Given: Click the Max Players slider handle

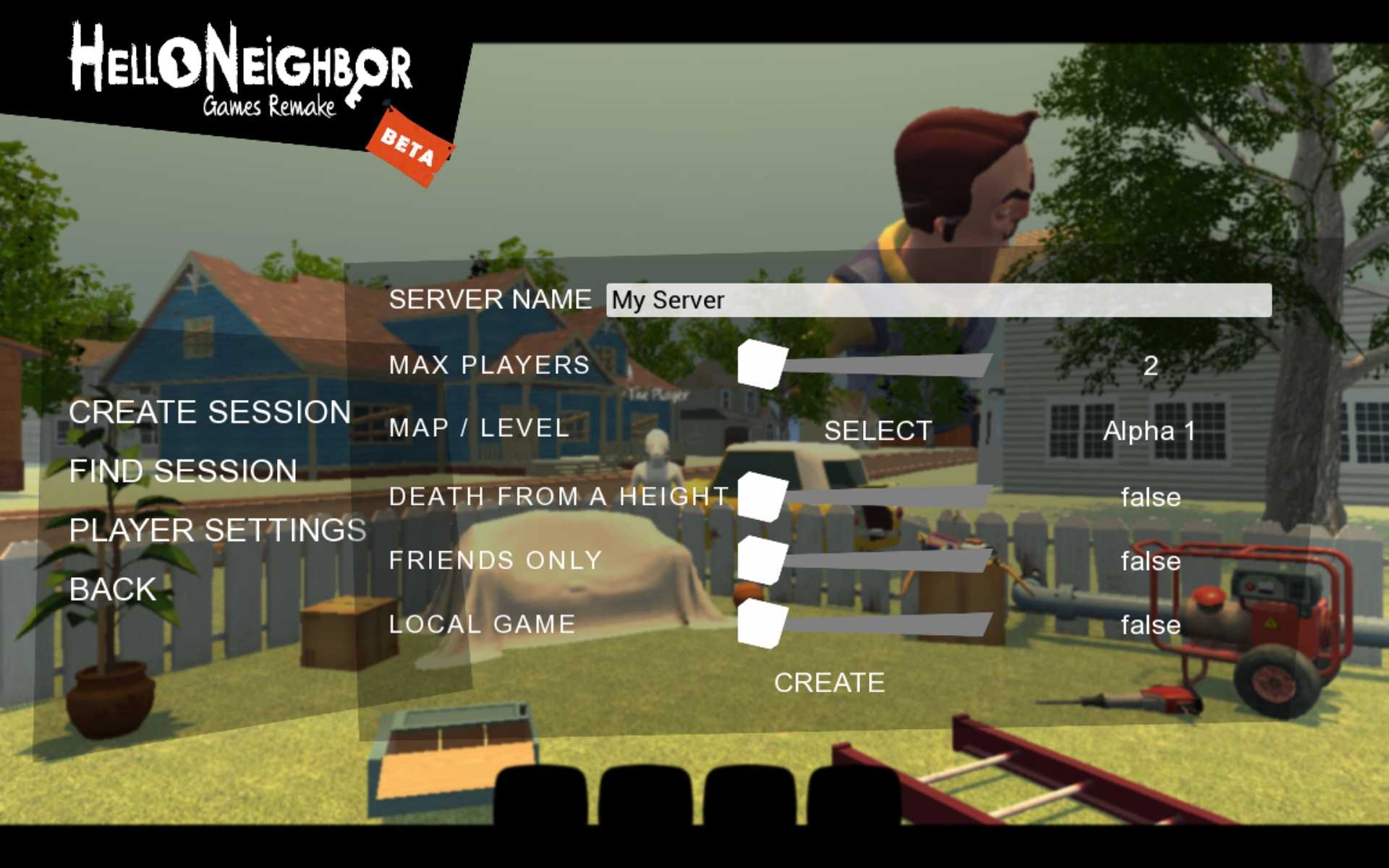Looking at the screenshot, I should click(762, 365).
